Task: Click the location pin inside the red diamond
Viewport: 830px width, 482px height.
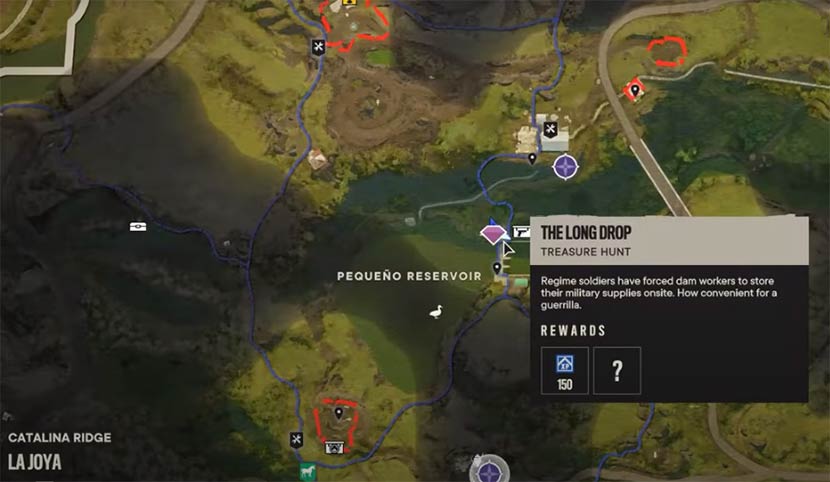Action: pos(633,91)
